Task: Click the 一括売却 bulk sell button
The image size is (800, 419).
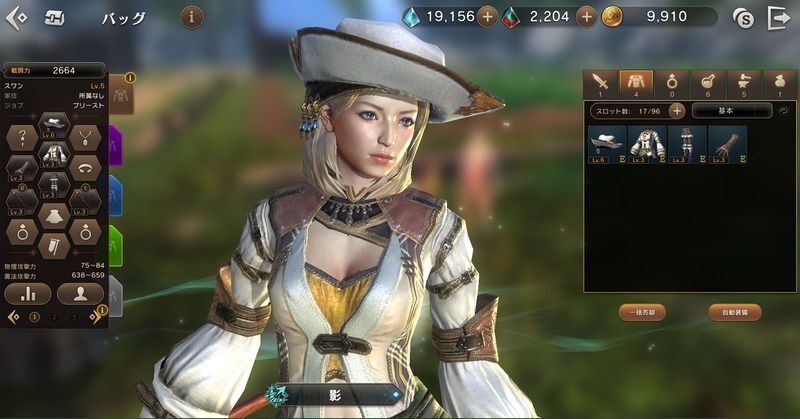Action: pos(641,313)
